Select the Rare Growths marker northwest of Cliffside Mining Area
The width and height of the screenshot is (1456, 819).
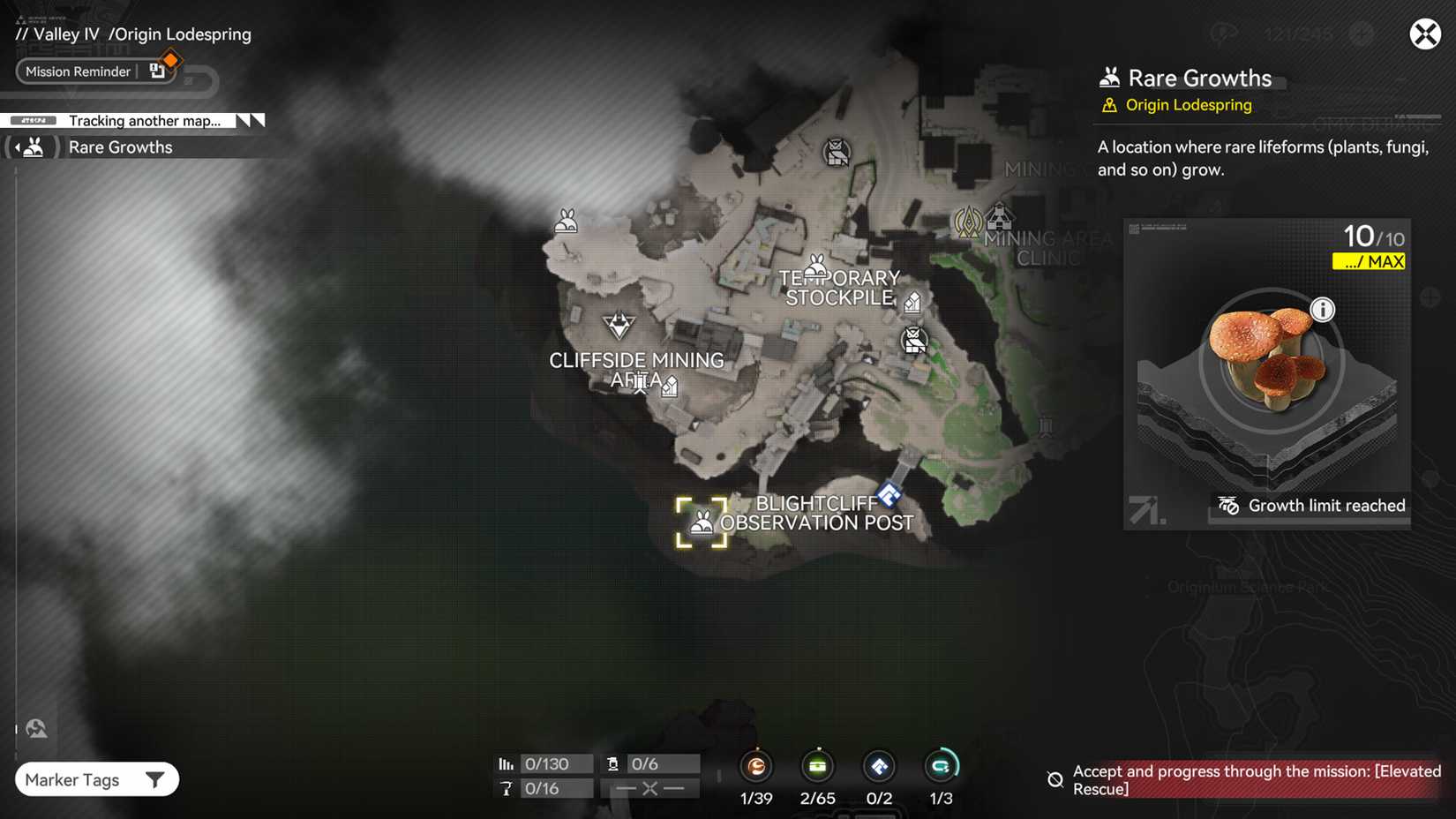tap(565, 220)
